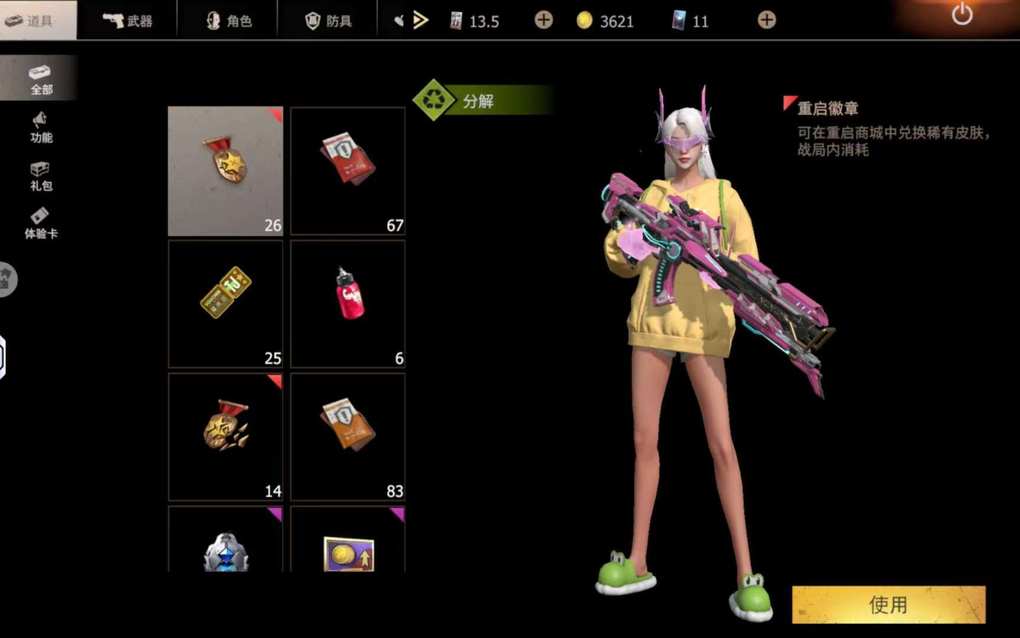Switch to the 道具 items tab

(38, 20)
